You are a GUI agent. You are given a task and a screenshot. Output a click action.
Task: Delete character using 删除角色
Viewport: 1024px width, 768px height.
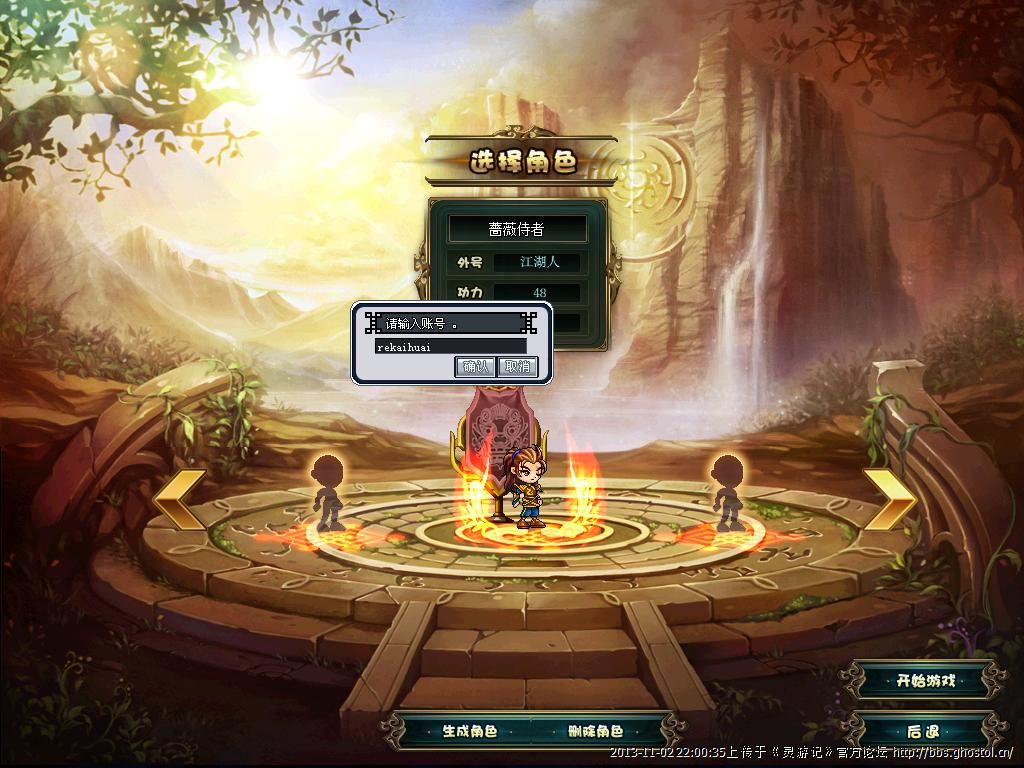click(595, 731)
